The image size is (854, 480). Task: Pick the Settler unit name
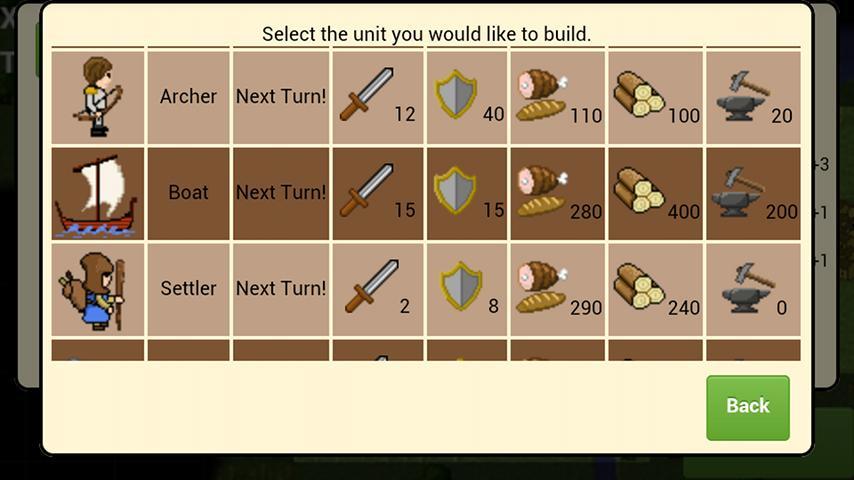tap(188, 288)
